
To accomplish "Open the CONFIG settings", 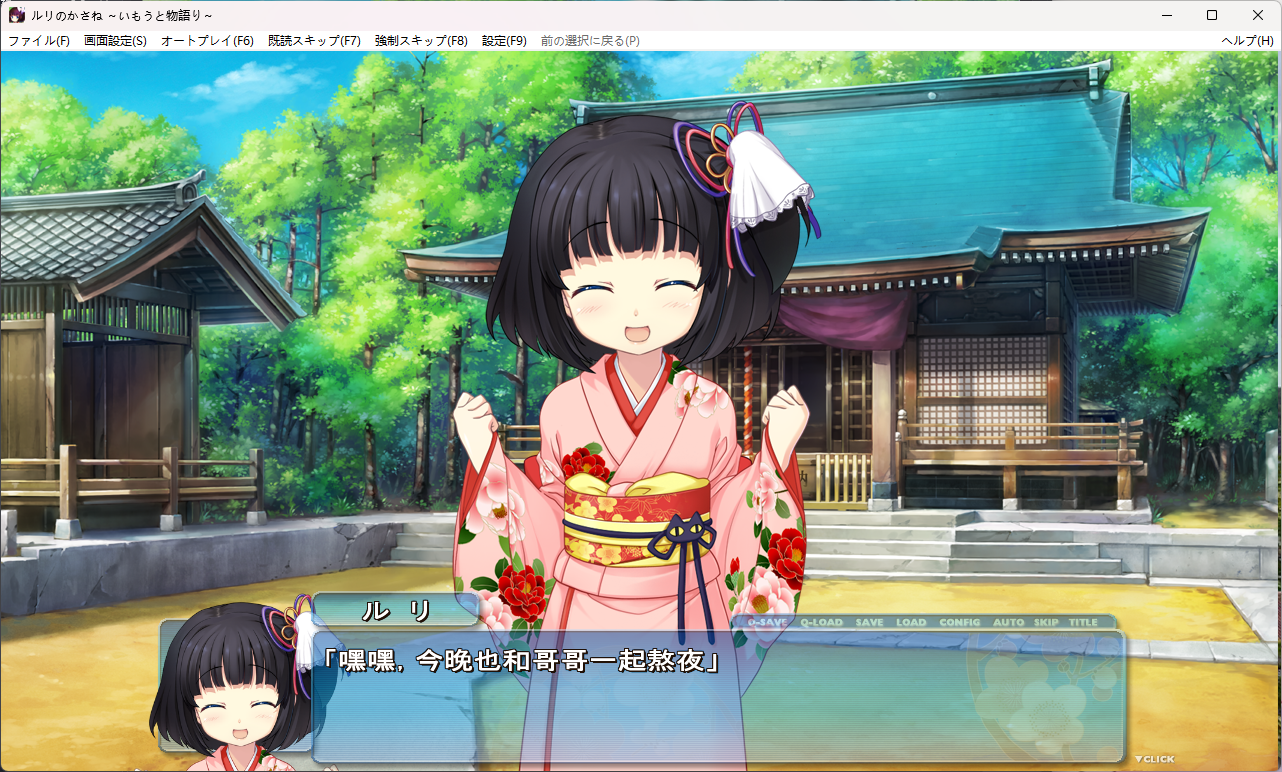I will tap(960, 622).
